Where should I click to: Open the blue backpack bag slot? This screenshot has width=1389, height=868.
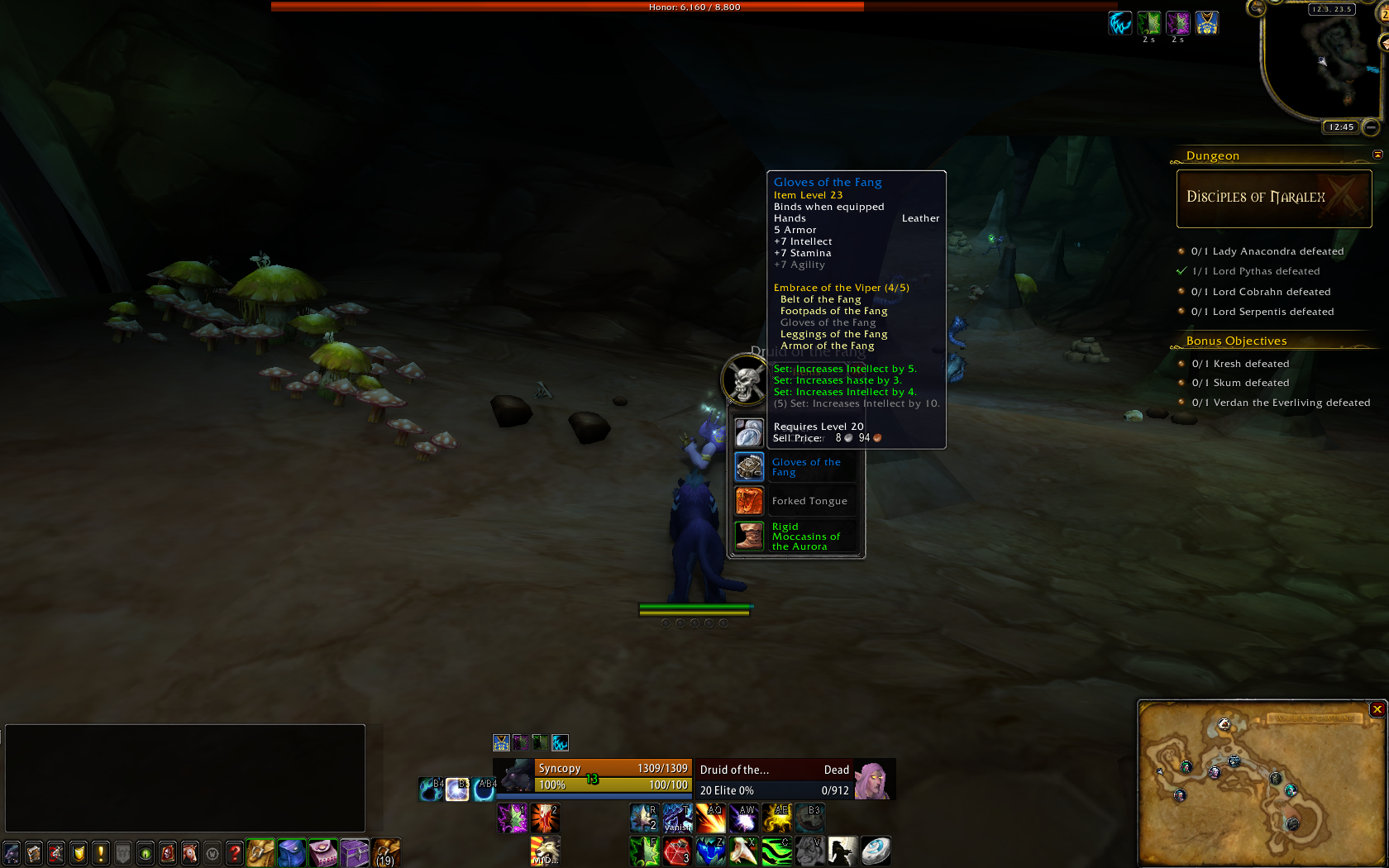click(291, 852)
